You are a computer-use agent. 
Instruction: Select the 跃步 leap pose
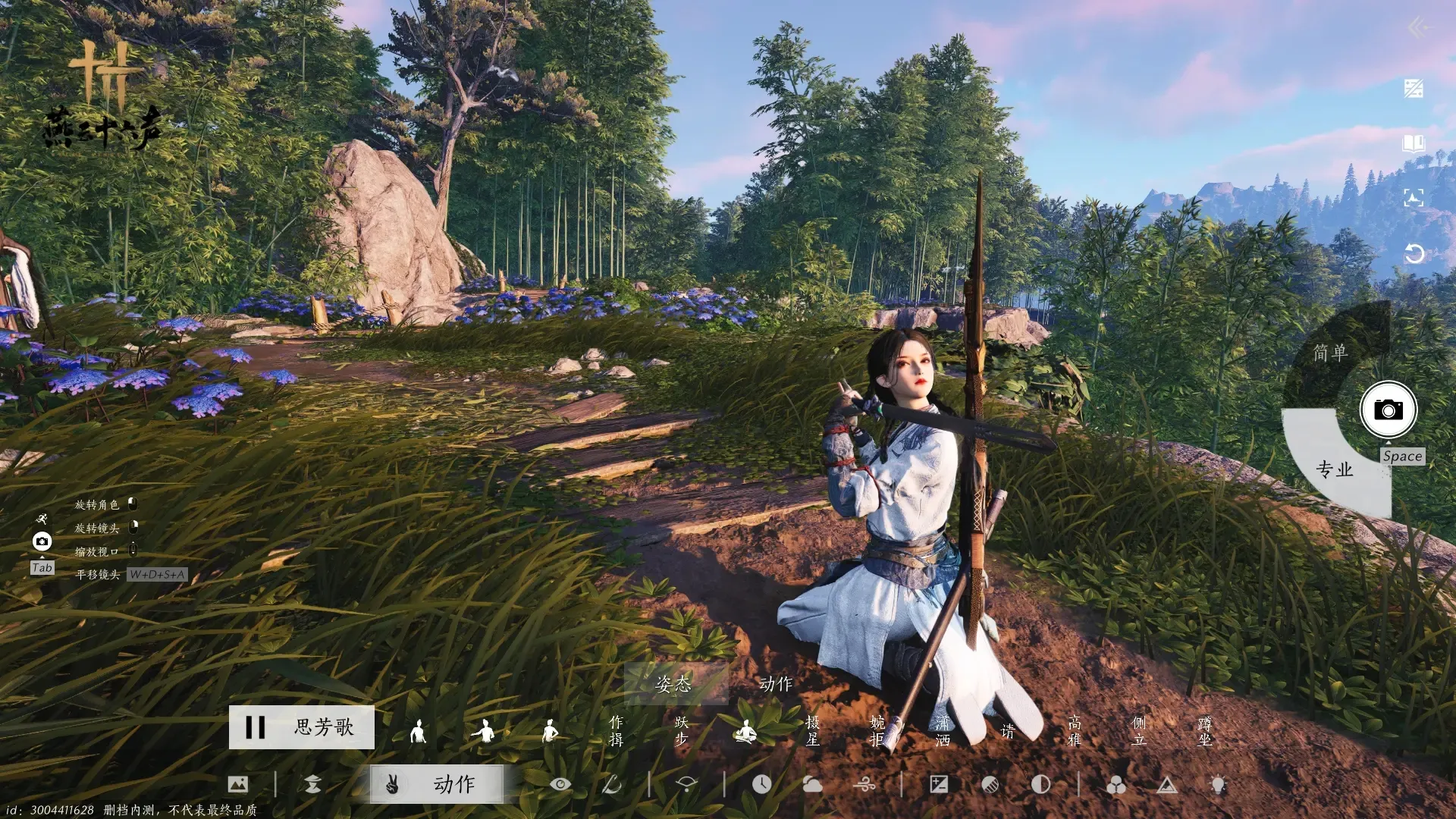[681, 731]
